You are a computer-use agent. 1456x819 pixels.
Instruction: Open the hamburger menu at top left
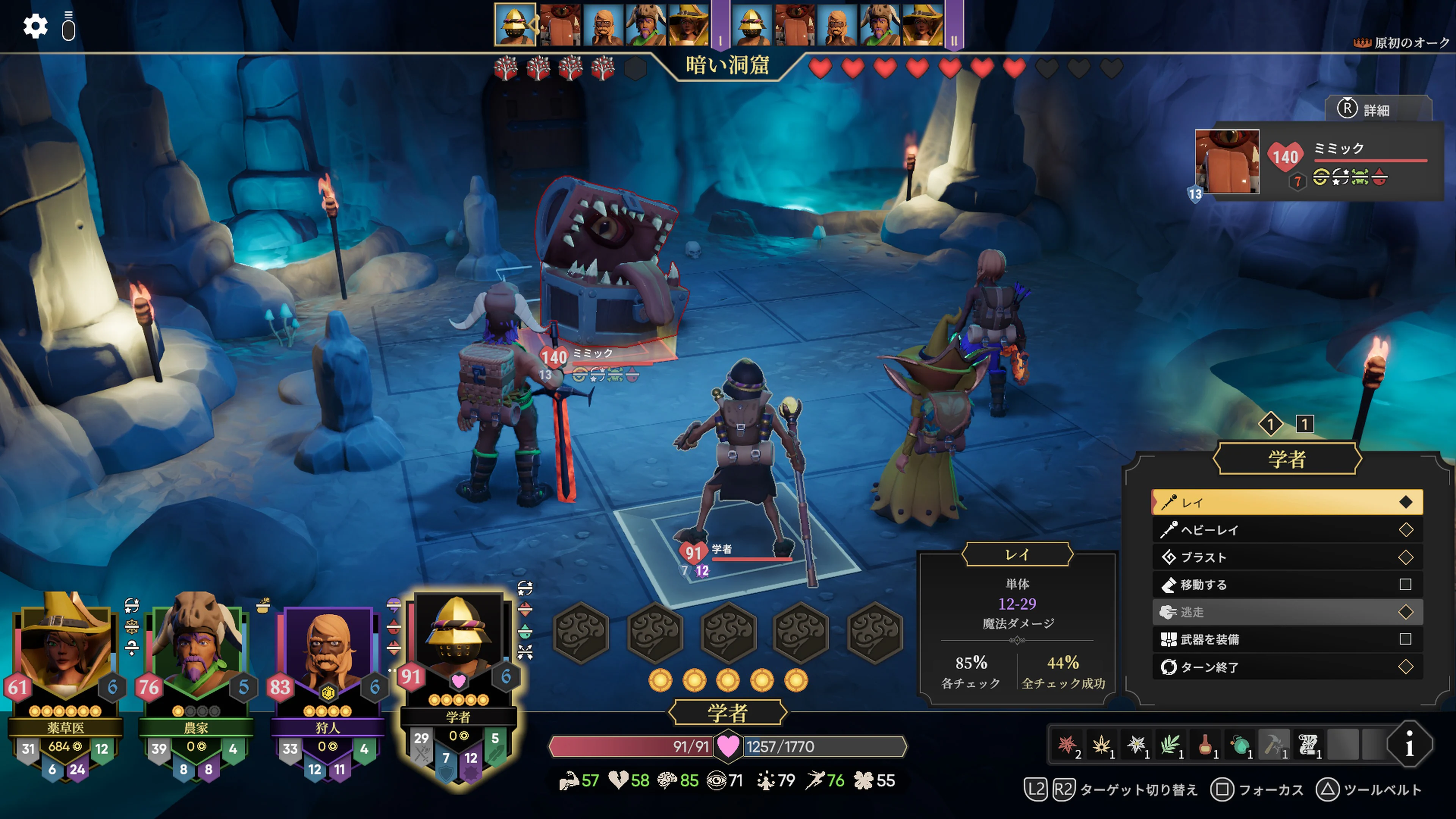[x=69, y=25]
